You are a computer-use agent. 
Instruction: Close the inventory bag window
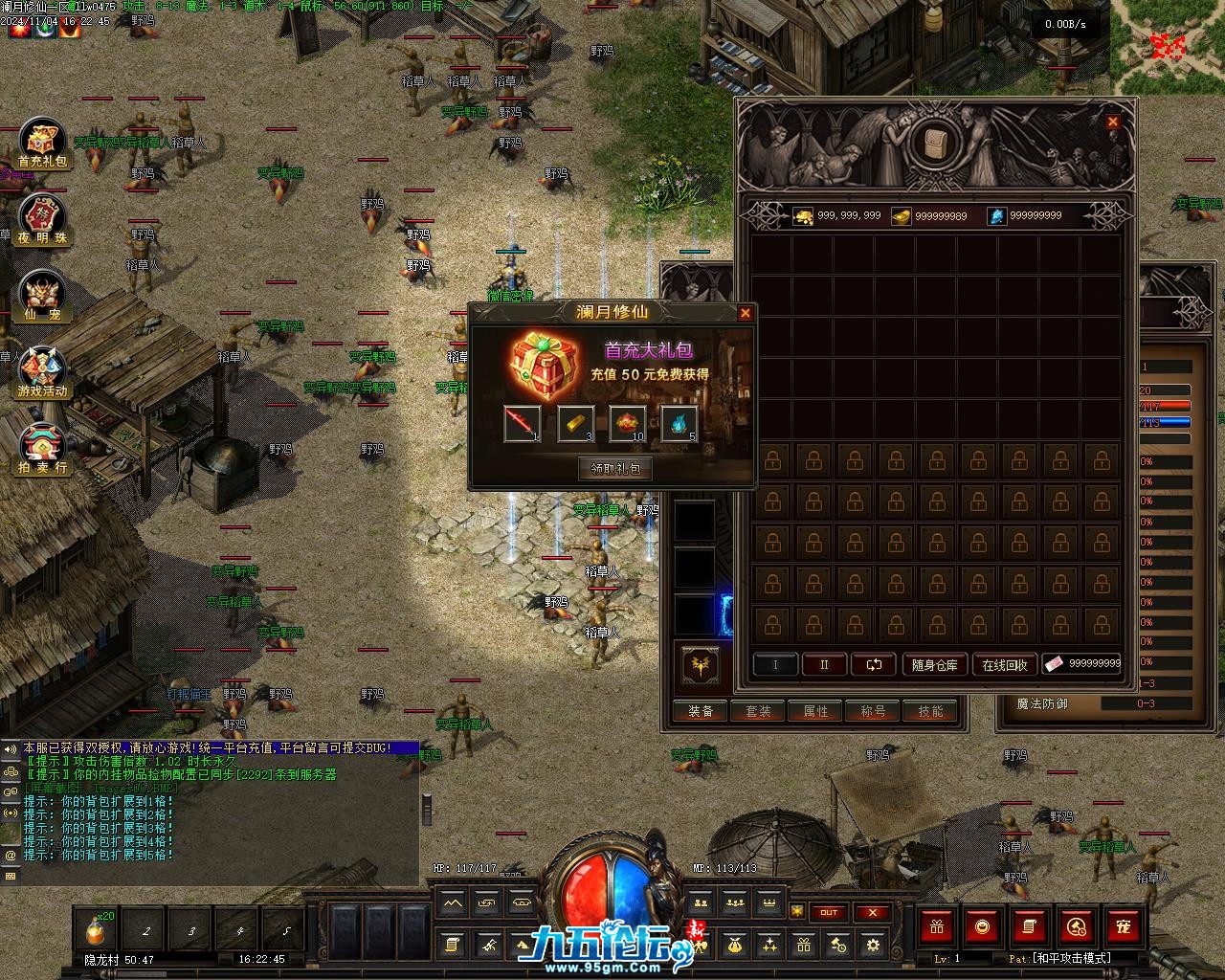tap(1112, 122)
